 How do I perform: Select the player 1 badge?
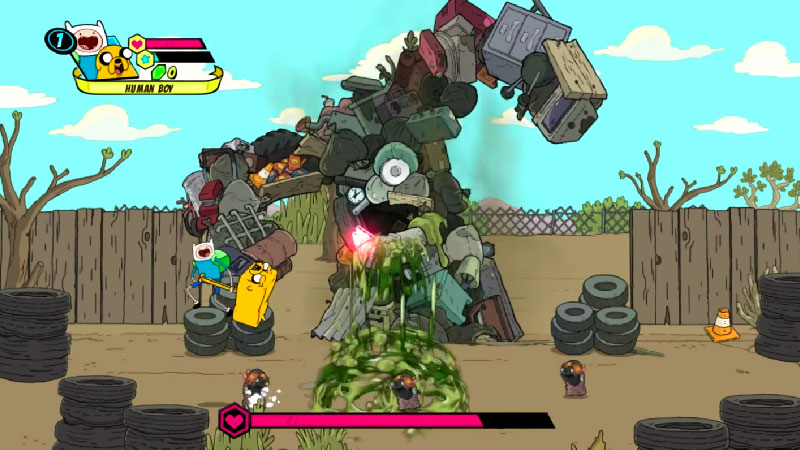58,42
